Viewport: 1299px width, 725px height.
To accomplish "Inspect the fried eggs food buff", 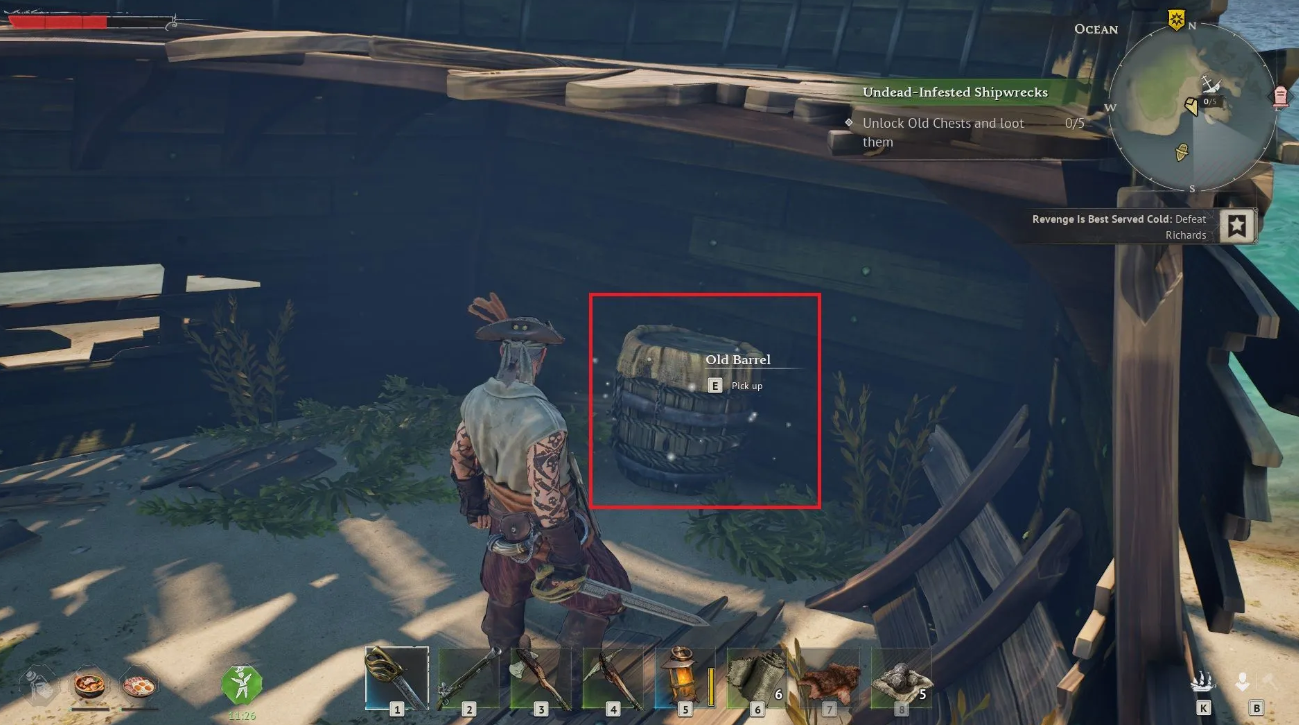I will (138, 686).
